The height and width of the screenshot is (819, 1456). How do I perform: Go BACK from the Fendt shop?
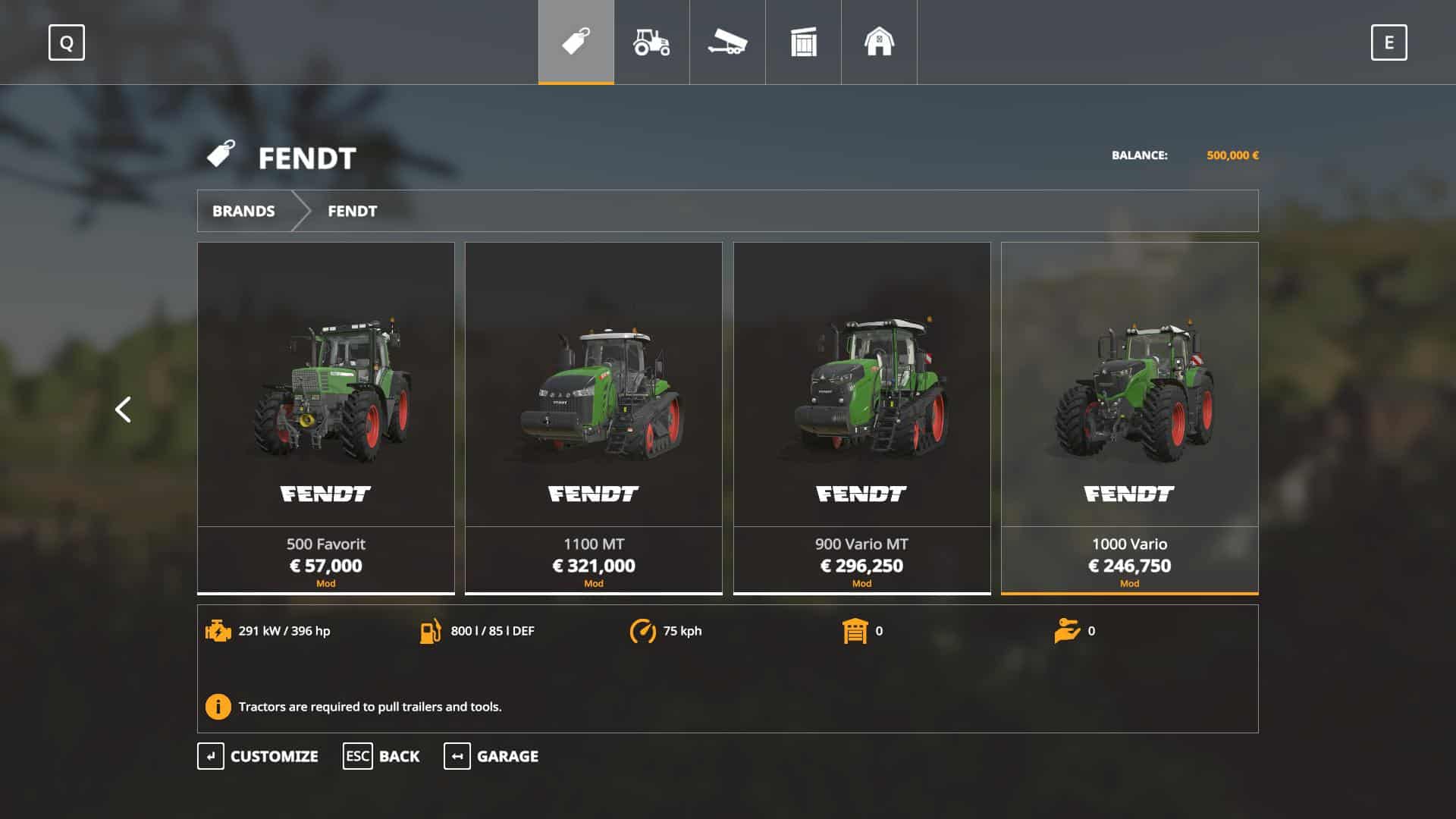pos(381,756)
